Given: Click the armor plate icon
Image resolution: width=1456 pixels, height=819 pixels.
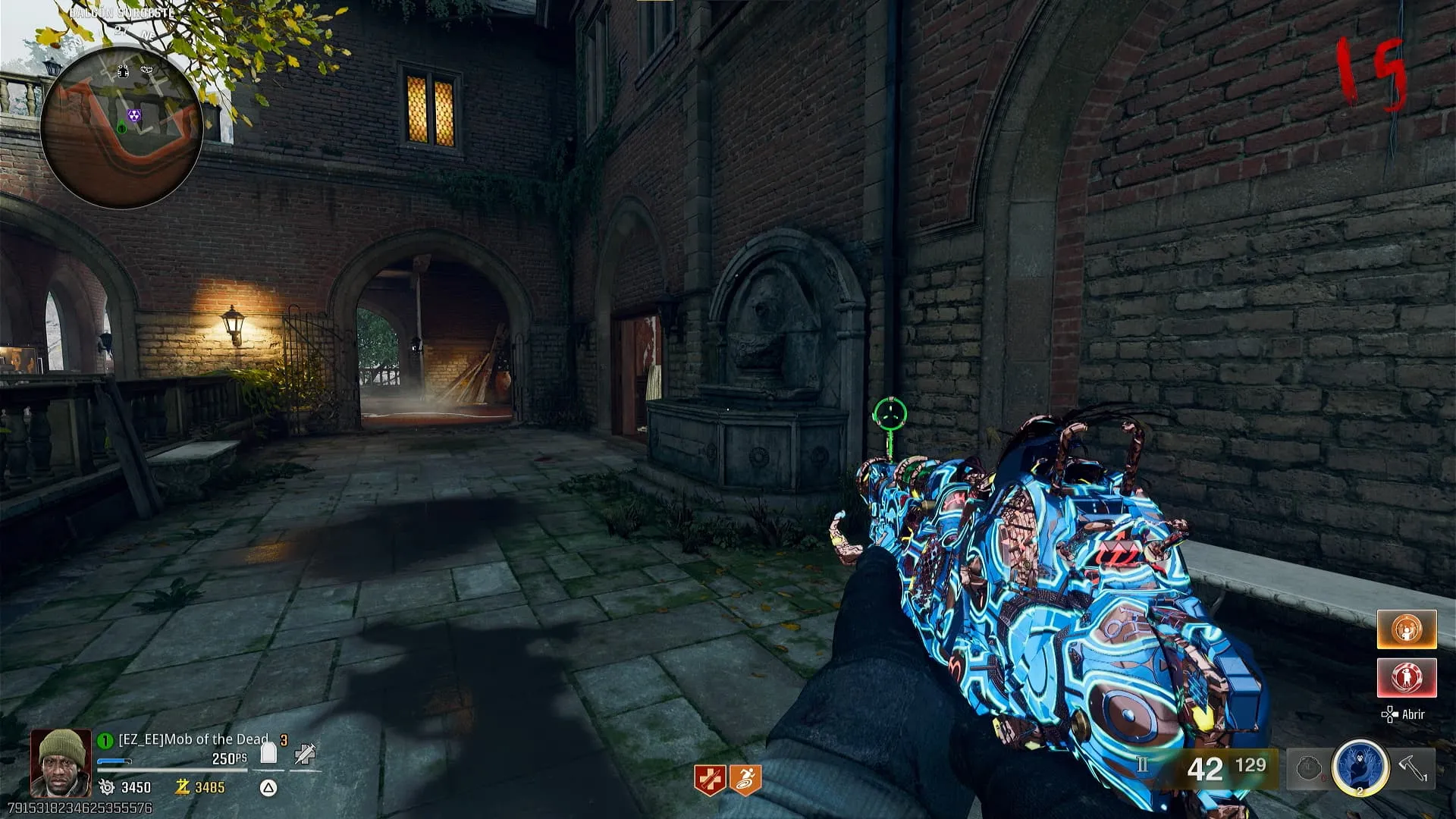Looking at the screenshot, I should (x=268, y=753).
